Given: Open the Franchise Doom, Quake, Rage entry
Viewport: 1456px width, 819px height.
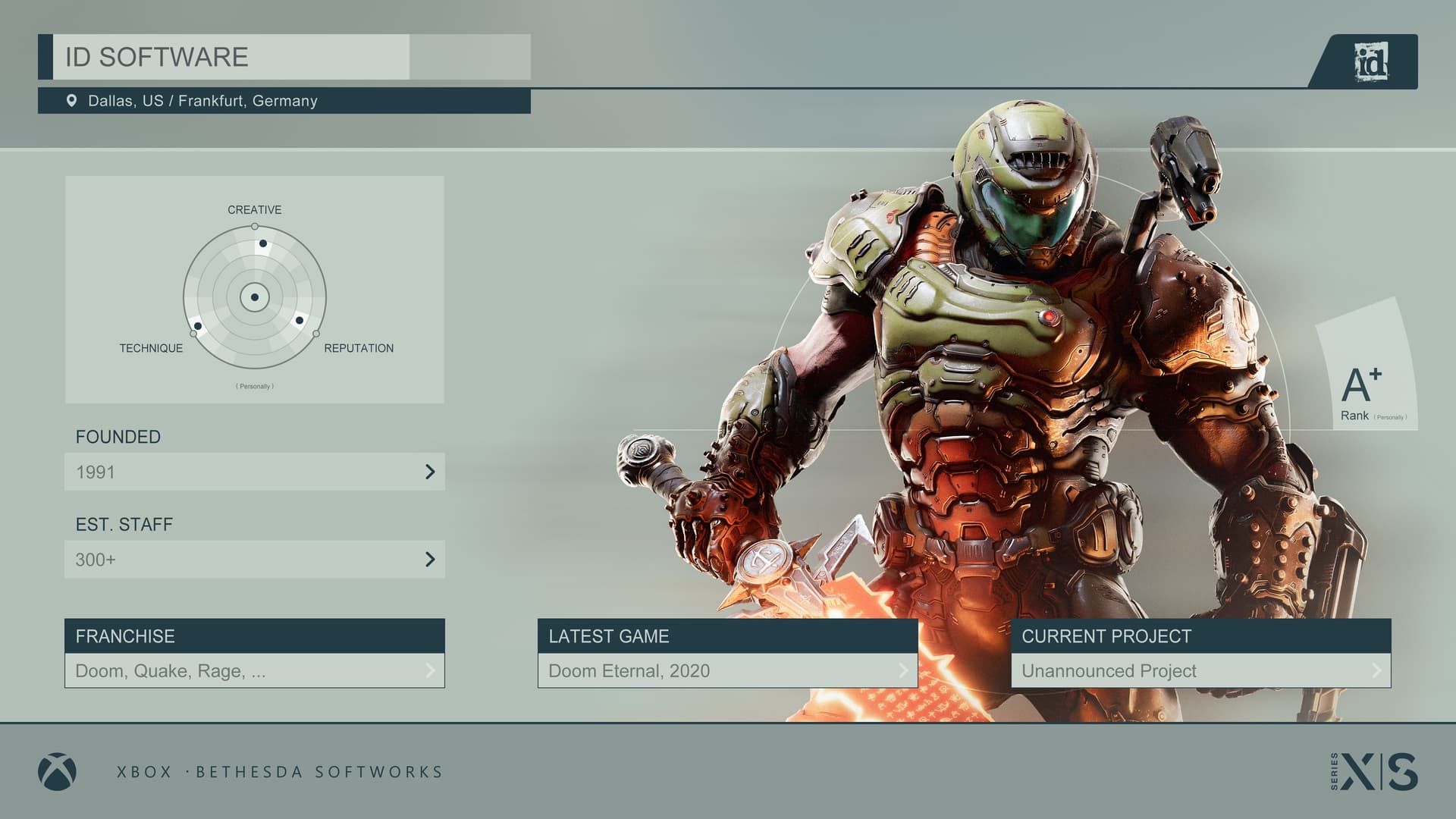Looking at the screenshot, I should [x=254, y=670].
